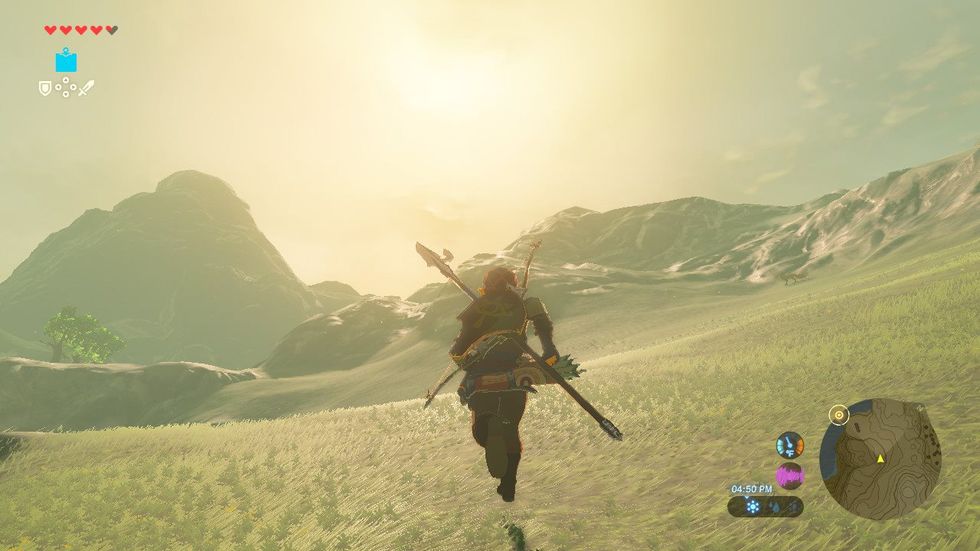Click the snowflake weather forecast icon
This screenshot has width=980, height=551.
click(x=751, y=507)
